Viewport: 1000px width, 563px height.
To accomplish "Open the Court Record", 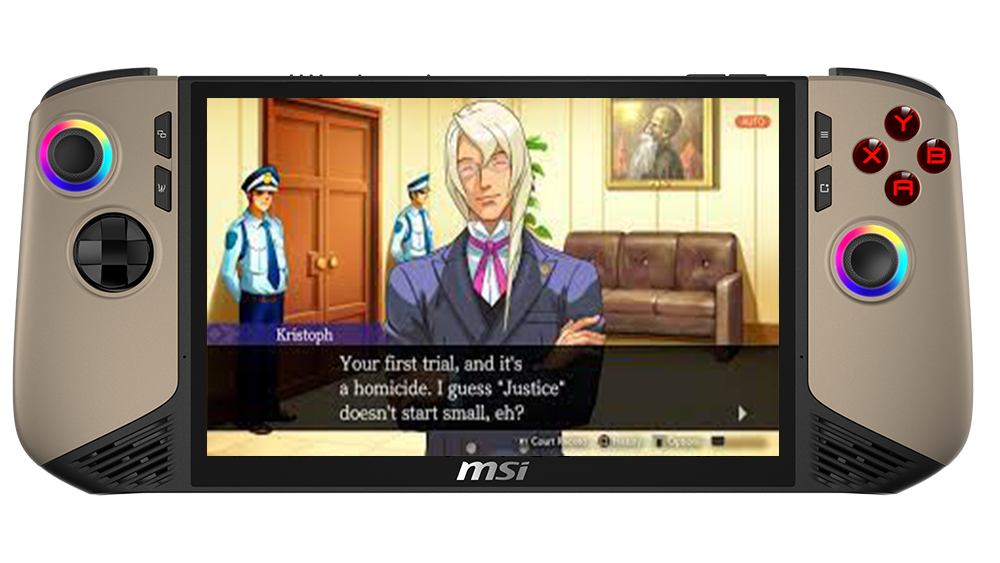I will [x=553, y=440].
